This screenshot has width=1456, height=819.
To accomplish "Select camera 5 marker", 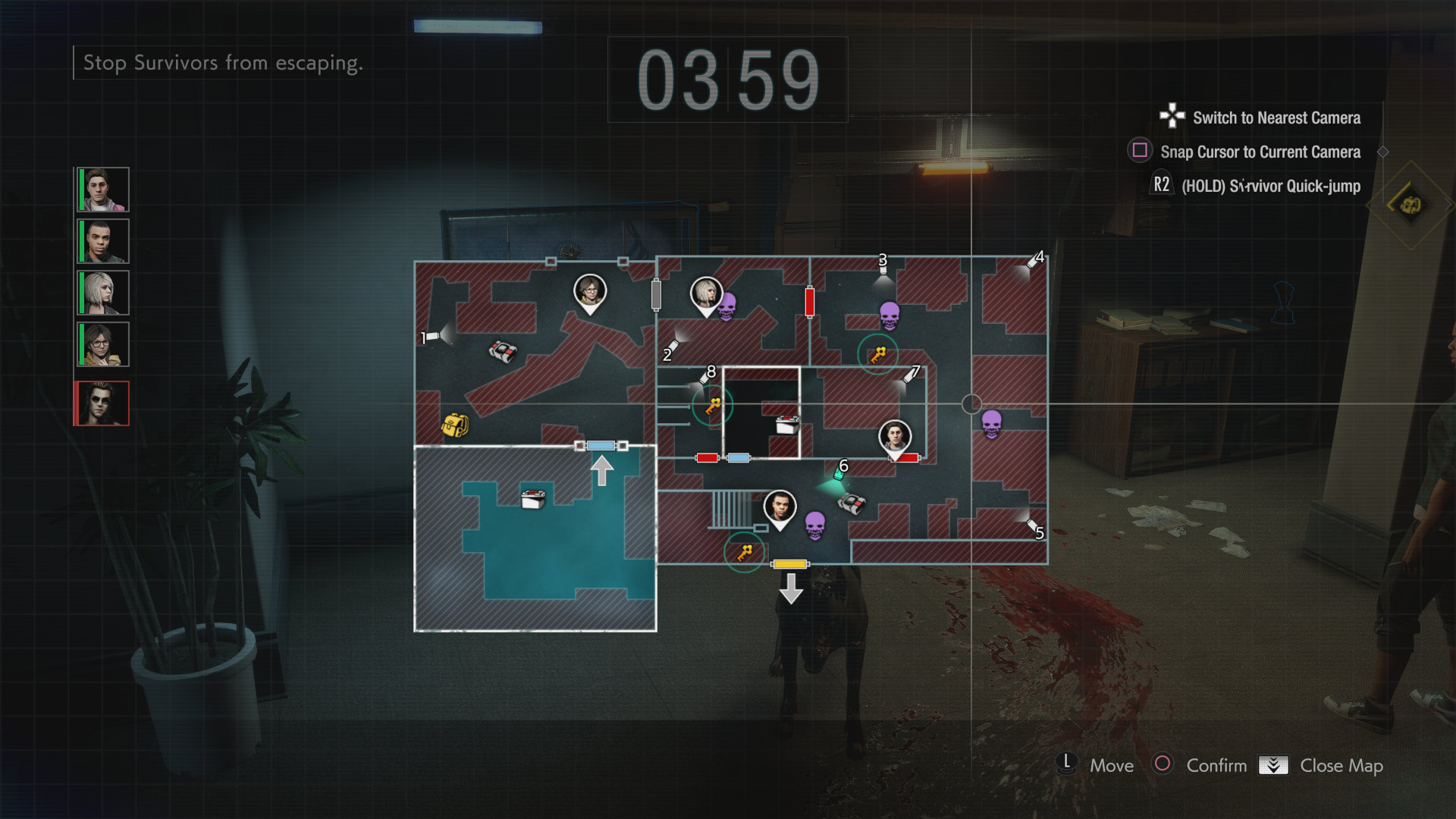I will point(1032,525).
